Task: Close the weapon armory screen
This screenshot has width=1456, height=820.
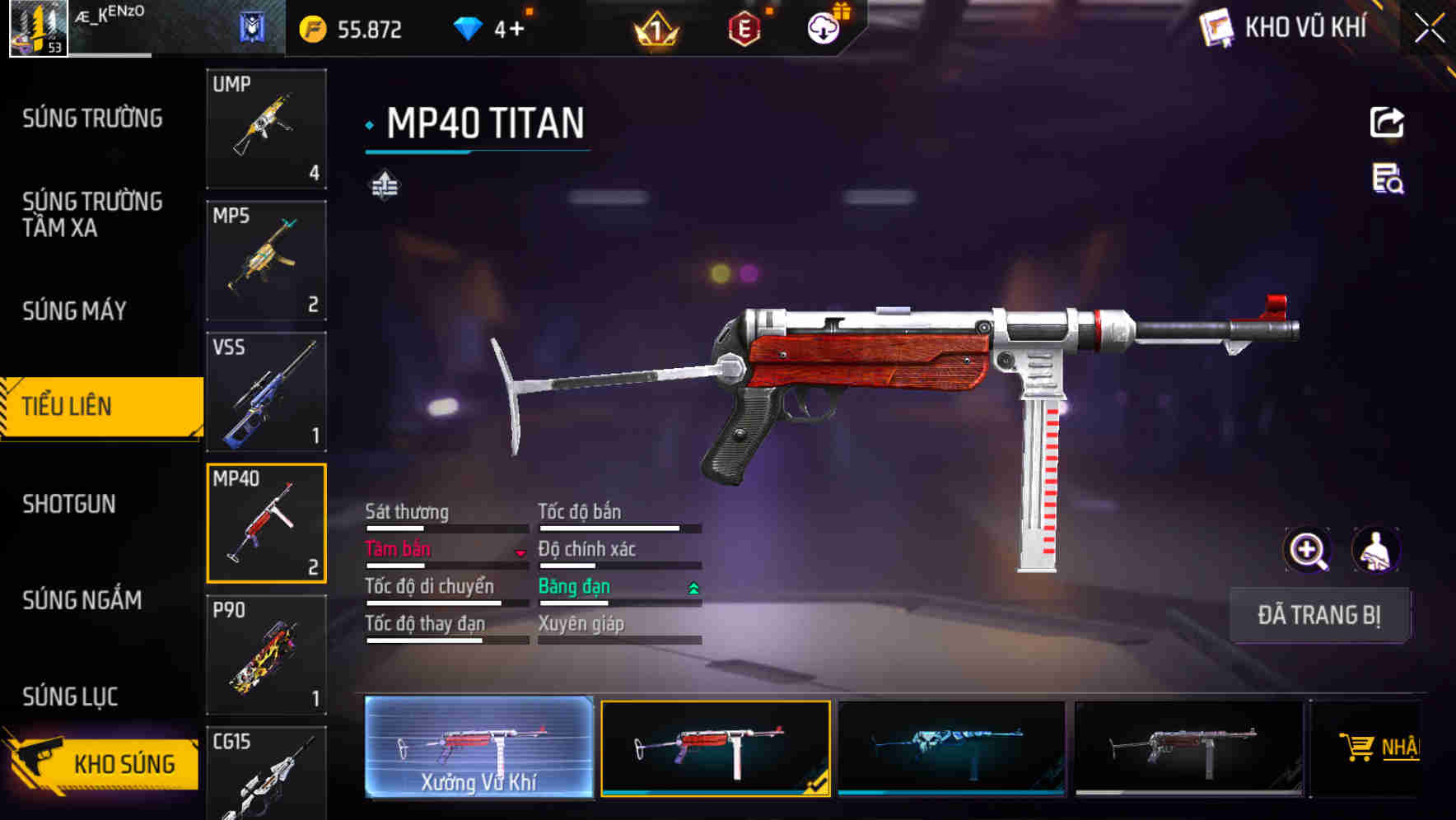Action: click(1429, 29)
